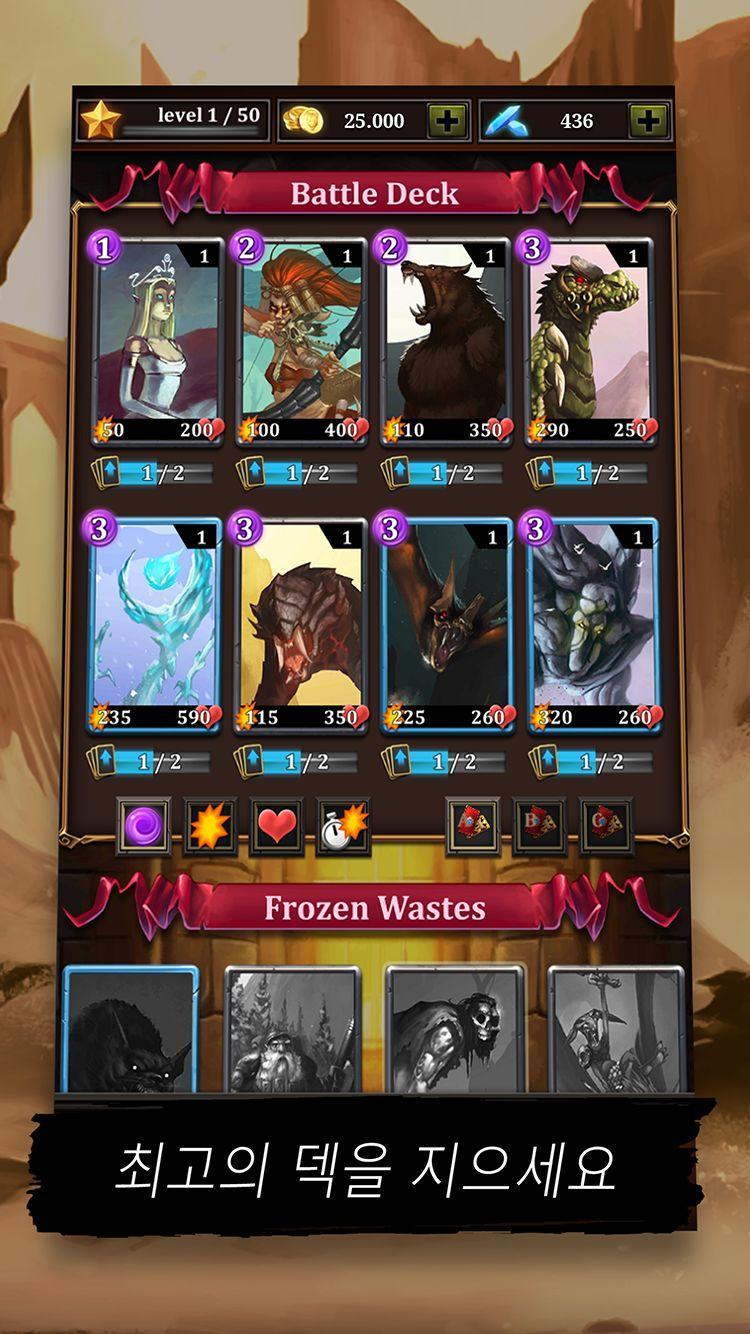Image resolution: width=750 pixels, height=1334 pixels.
Task: Add more blue crystals with the plus button
Action: click(x=648, y=121)
